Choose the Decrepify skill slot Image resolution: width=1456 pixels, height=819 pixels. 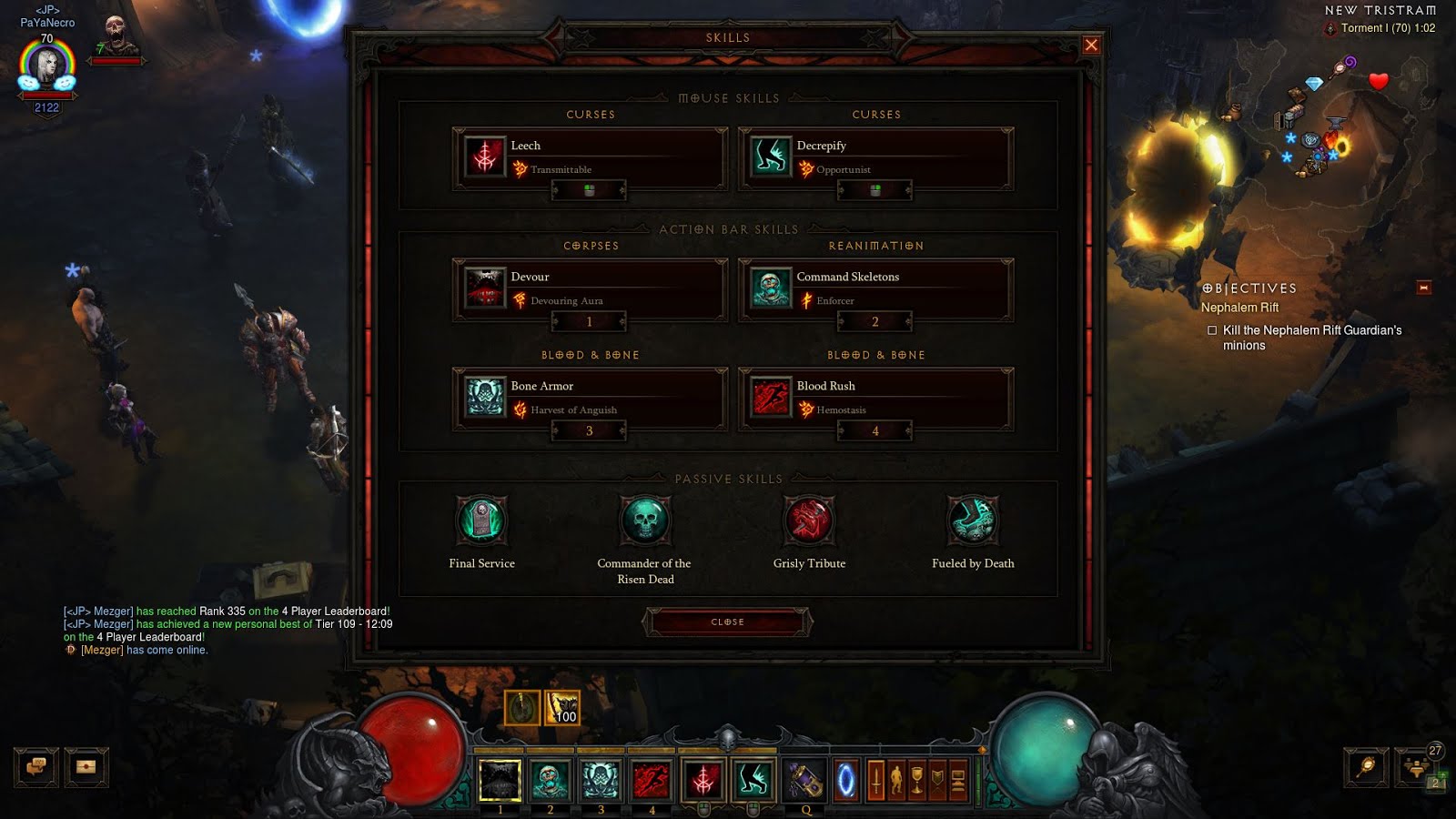coord(875,157)
